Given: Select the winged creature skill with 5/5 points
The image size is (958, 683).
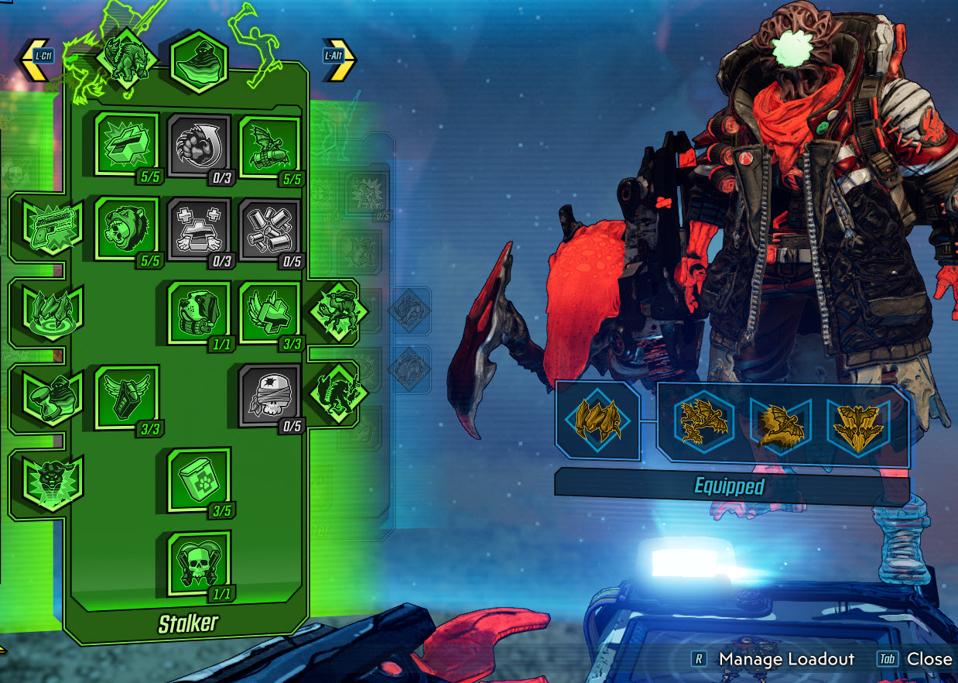Looking at the screenshot, I should [x=270, y=146].
